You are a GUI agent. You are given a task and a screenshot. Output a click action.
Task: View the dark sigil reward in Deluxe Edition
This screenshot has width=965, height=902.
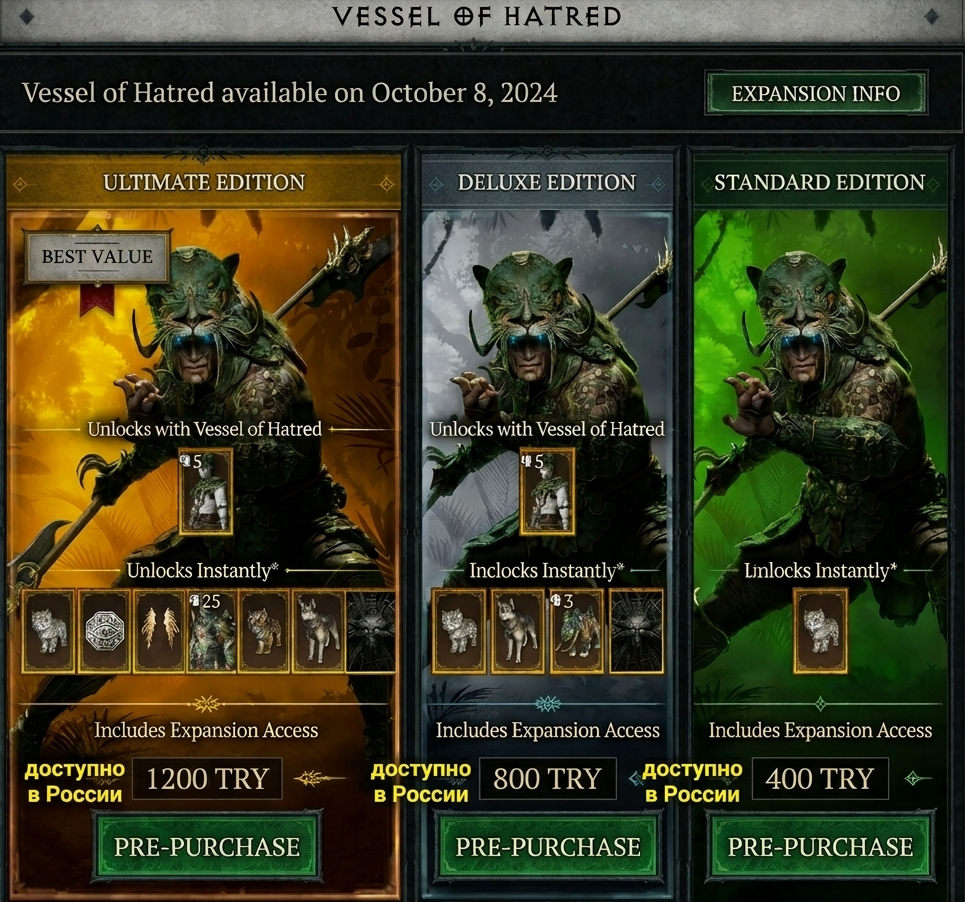(x=636, y=630)
